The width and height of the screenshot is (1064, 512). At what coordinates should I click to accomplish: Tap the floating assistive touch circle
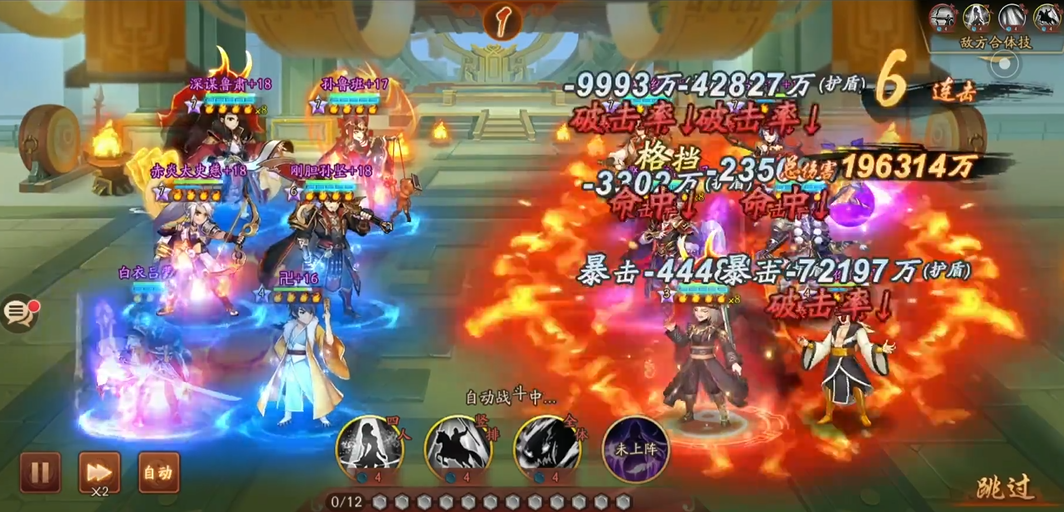click(x=1003, y=66)
